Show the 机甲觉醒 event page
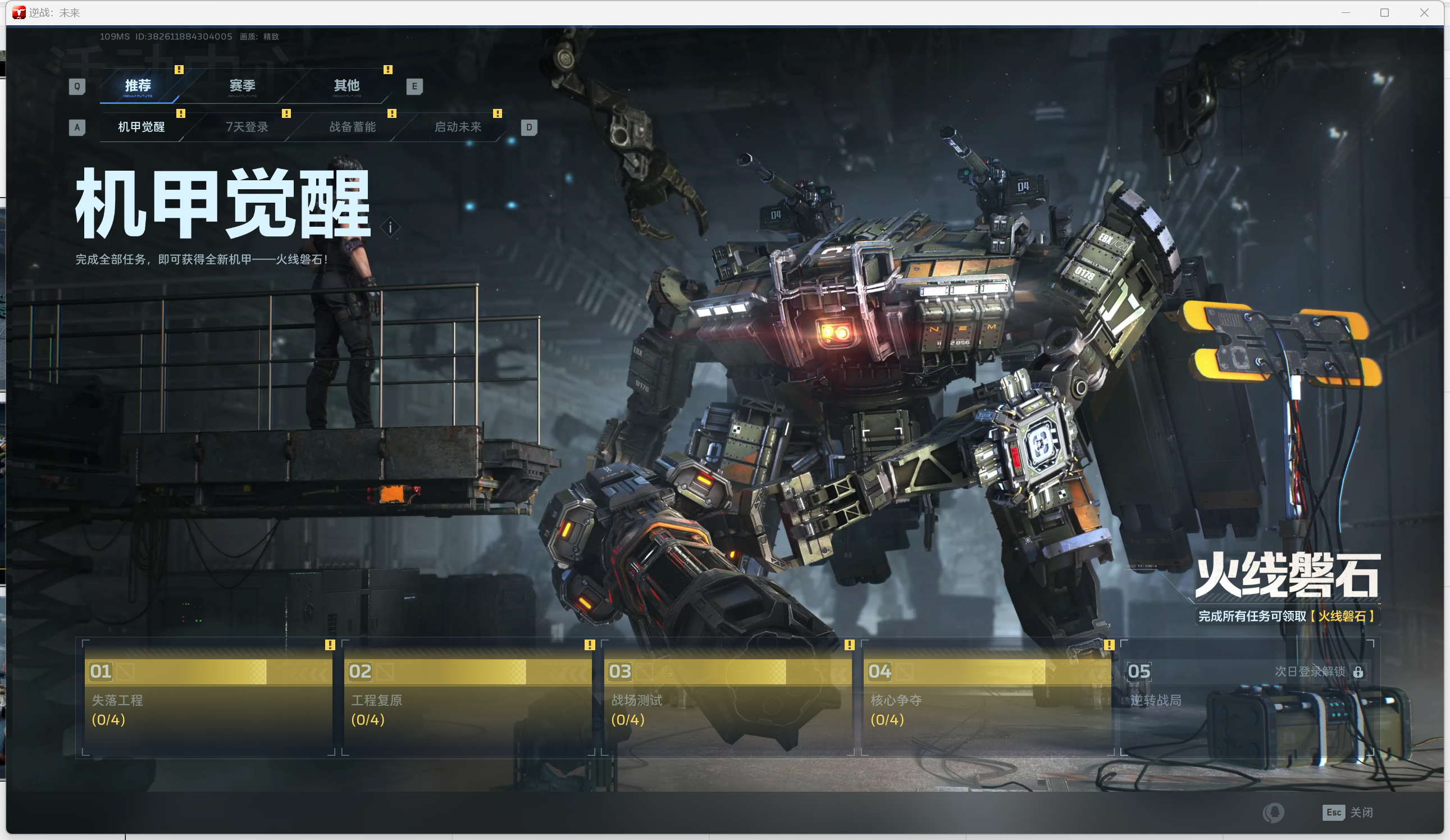Image resolution: width=1450 pixels, height=840 pixels. click(141, 126)
